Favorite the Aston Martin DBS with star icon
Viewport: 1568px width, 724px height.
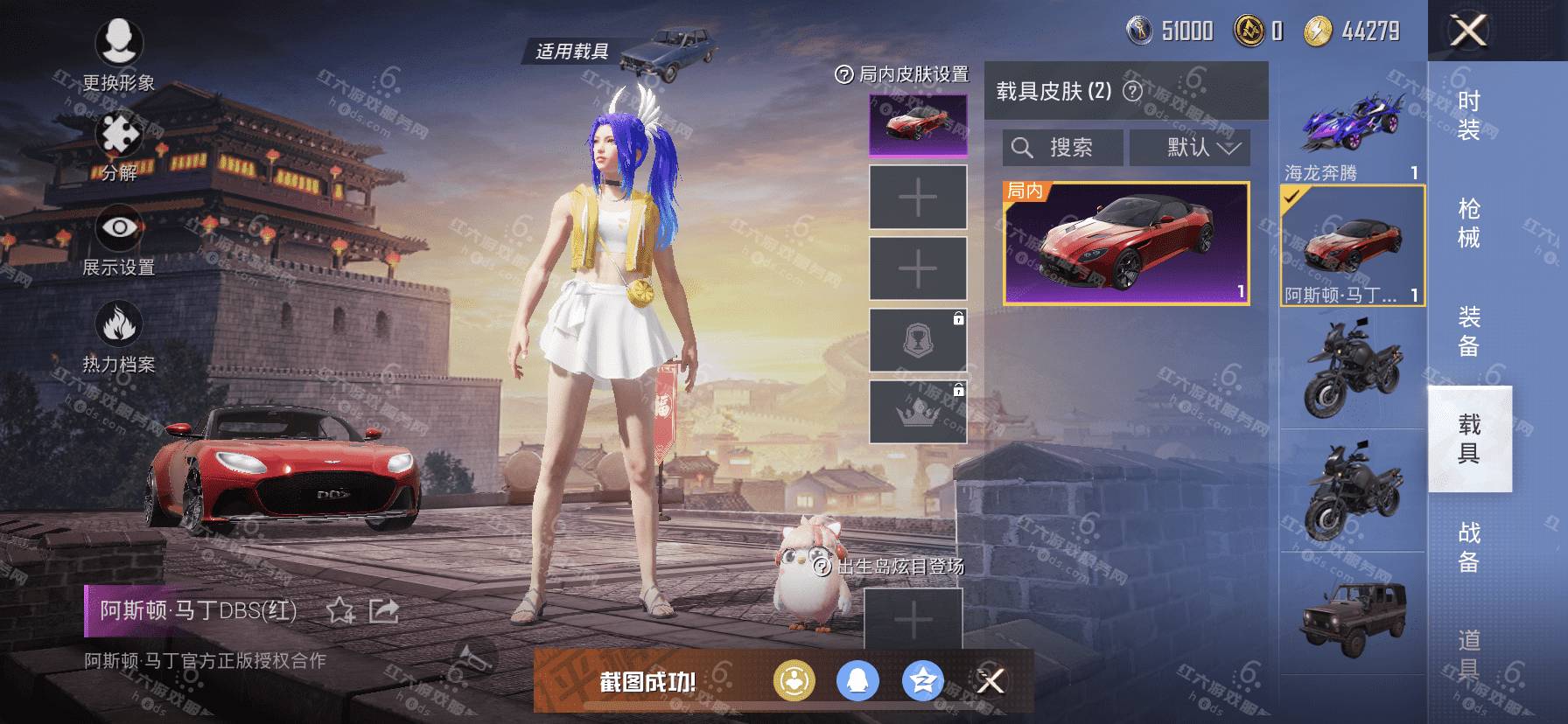(339, 610)
